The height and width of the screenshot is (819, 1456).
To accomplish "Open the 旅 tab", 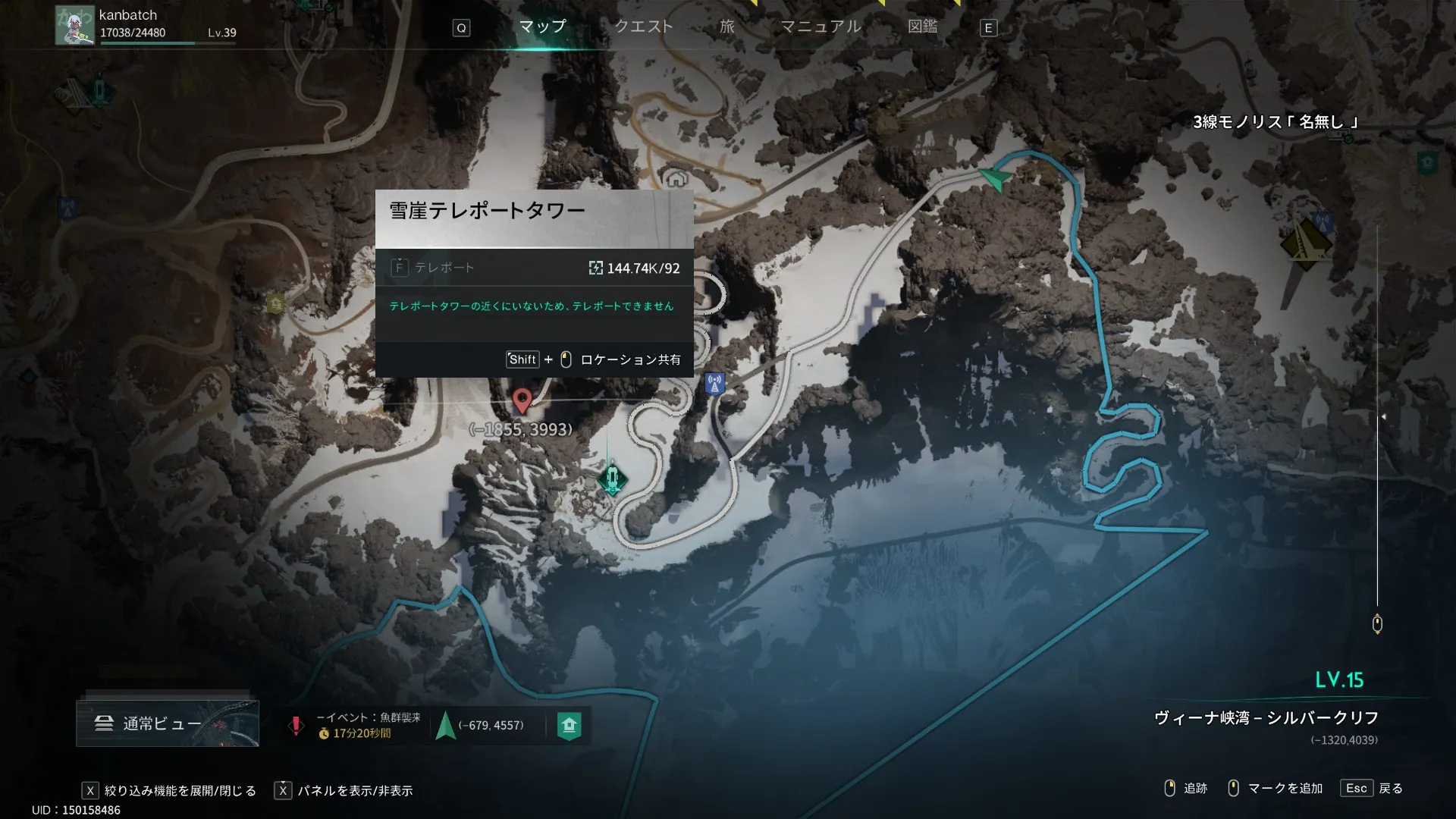I will coord(727,27).
